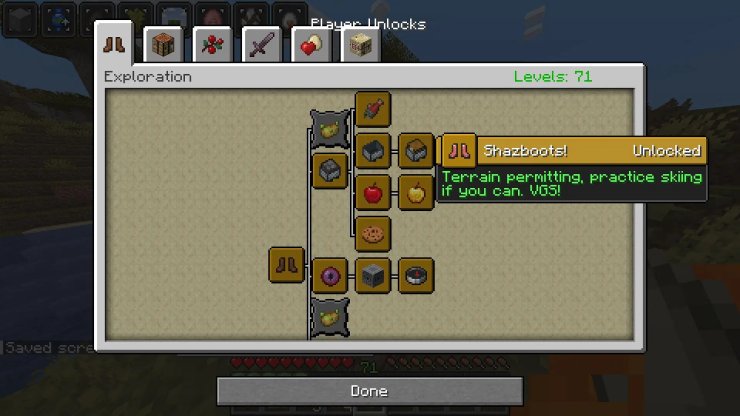Switch to the crafting table tab
740x416 pixels.
(163, 46)
